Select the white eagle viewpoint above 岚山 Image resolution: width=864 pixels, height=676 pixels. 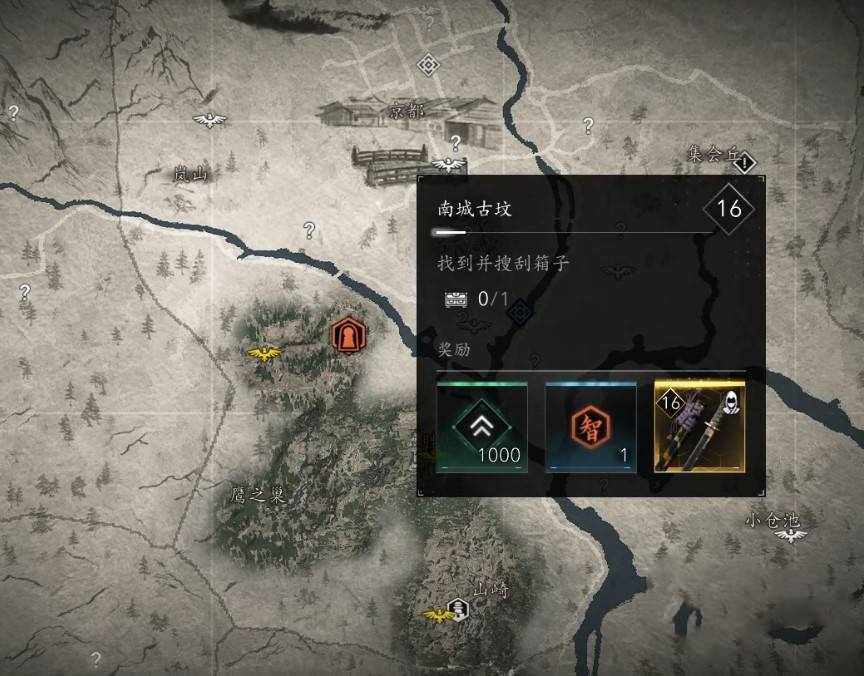coord(210,120)
